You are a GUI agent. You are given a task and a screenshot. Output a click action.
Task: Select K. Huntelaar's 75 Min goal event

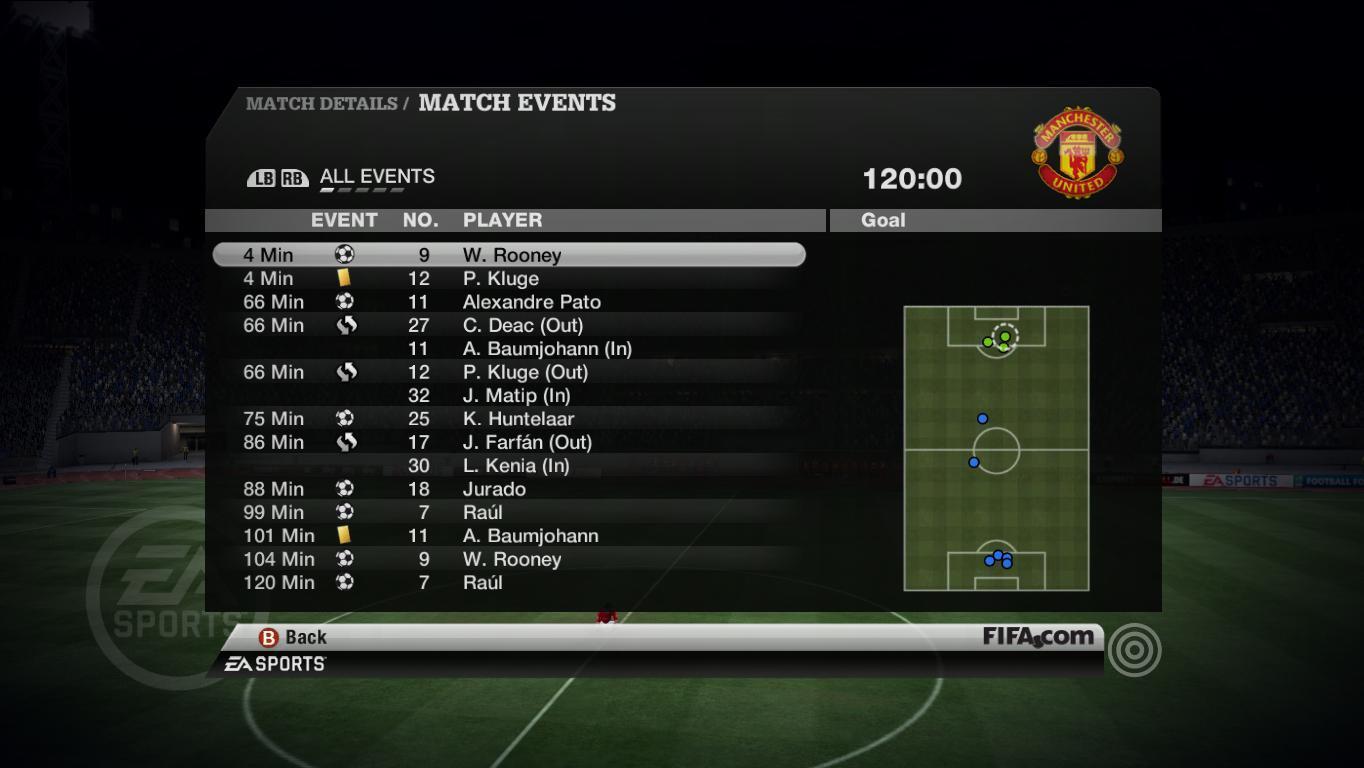[x=509, y=419]
